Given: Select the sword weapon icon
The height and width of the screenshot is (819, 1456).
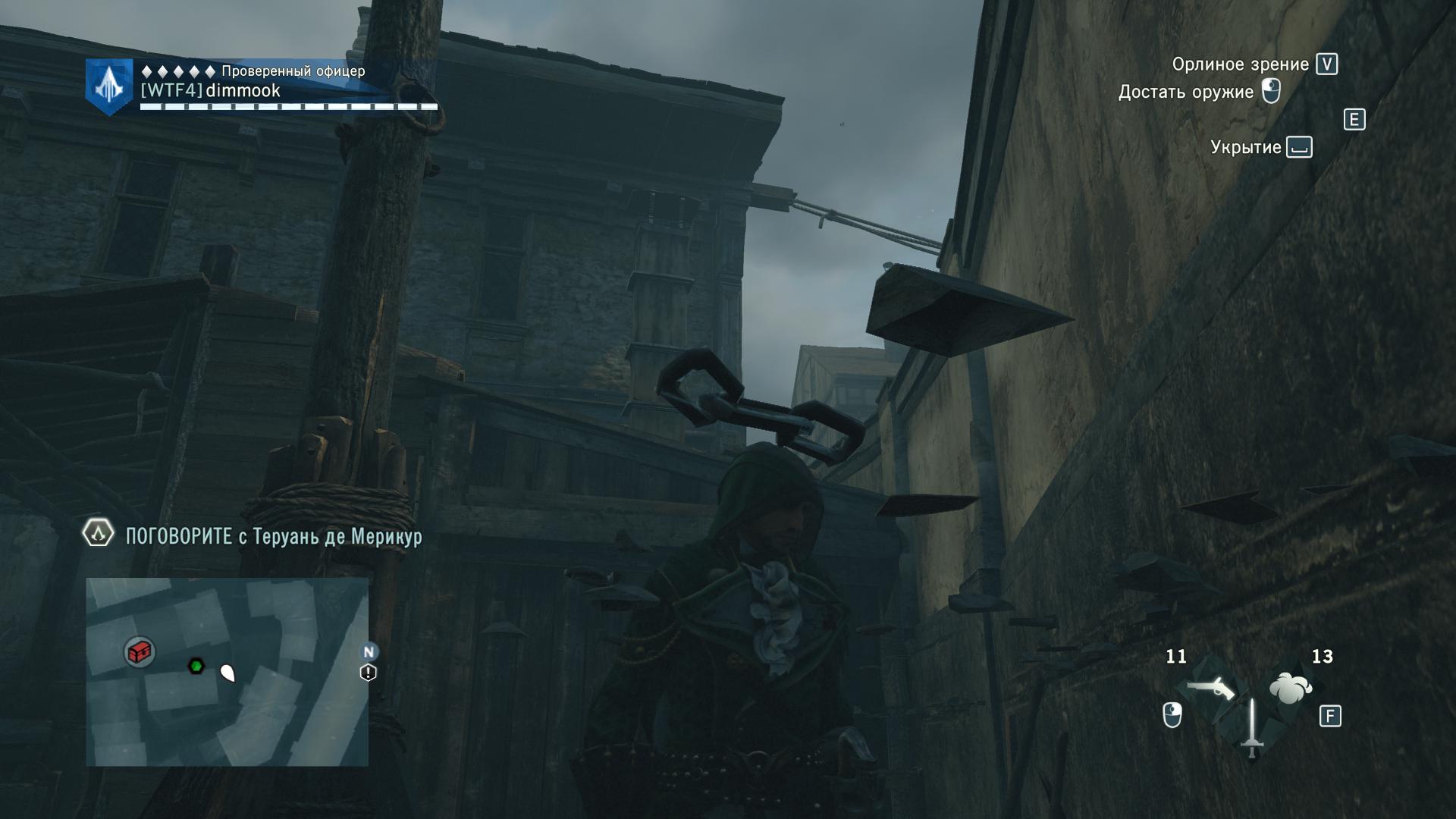Looking at the screenshot, I should (1252, 726).
